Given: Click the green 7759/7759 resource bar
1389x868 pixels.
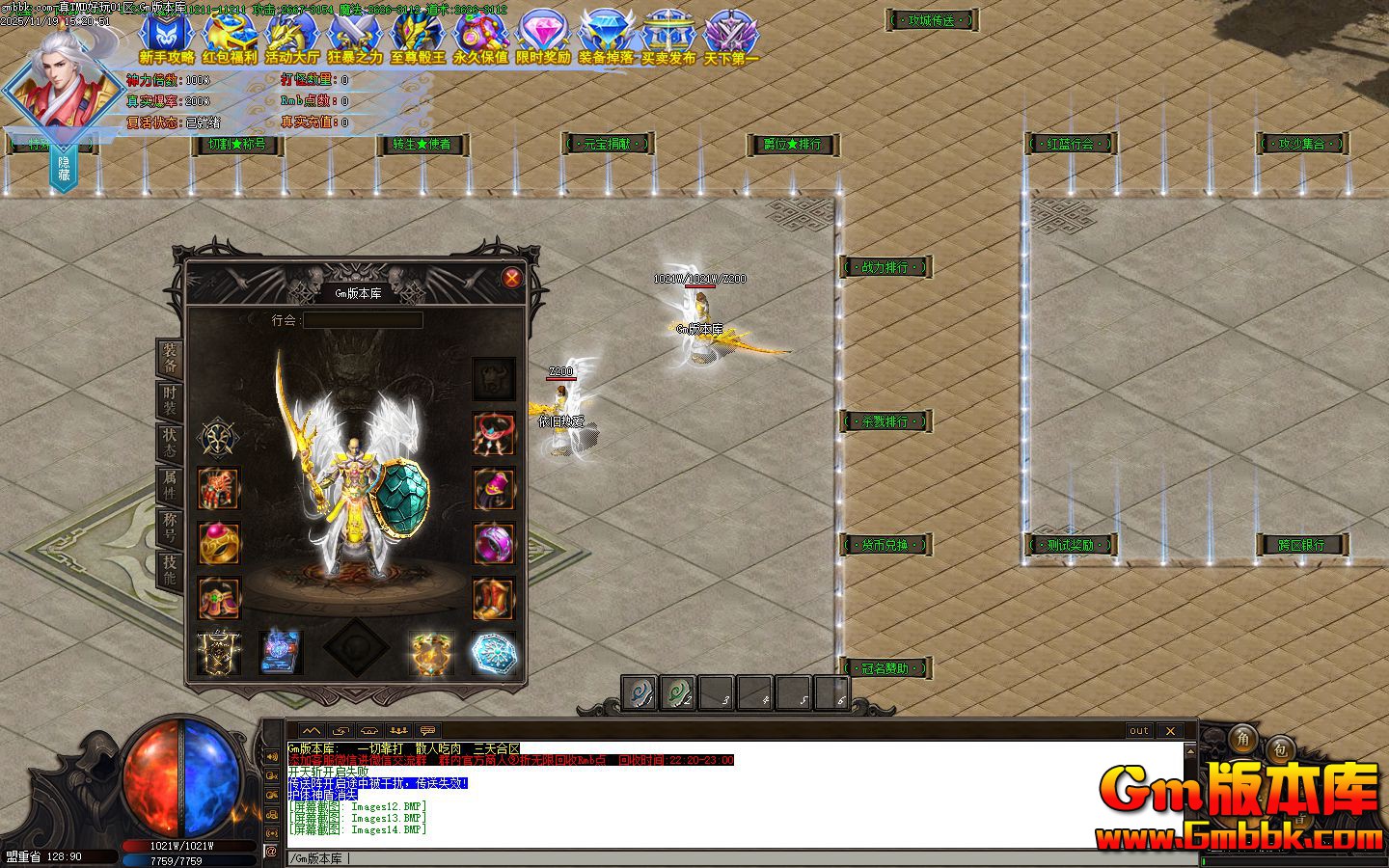Looking at the screenshot, I should (178, 863).
